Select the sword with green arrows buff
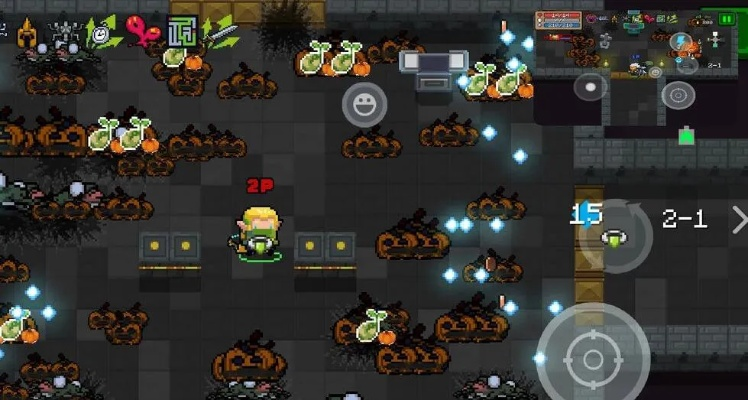Image resolution: width=748 pixels, height=400 pixels. 219,32
